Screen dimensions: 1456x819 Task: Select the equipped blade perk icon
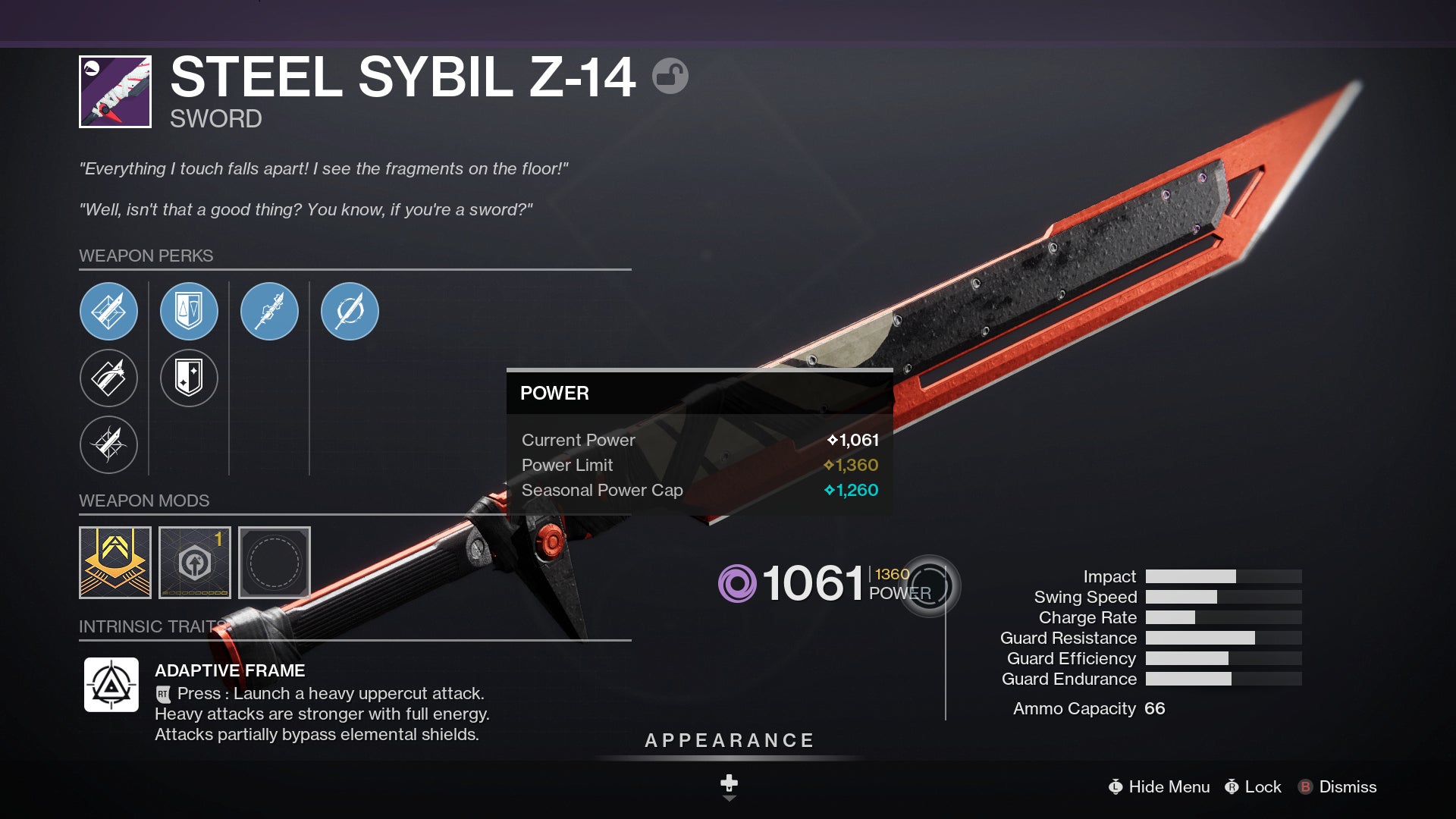pyautogui.click(x=108, y=311)
